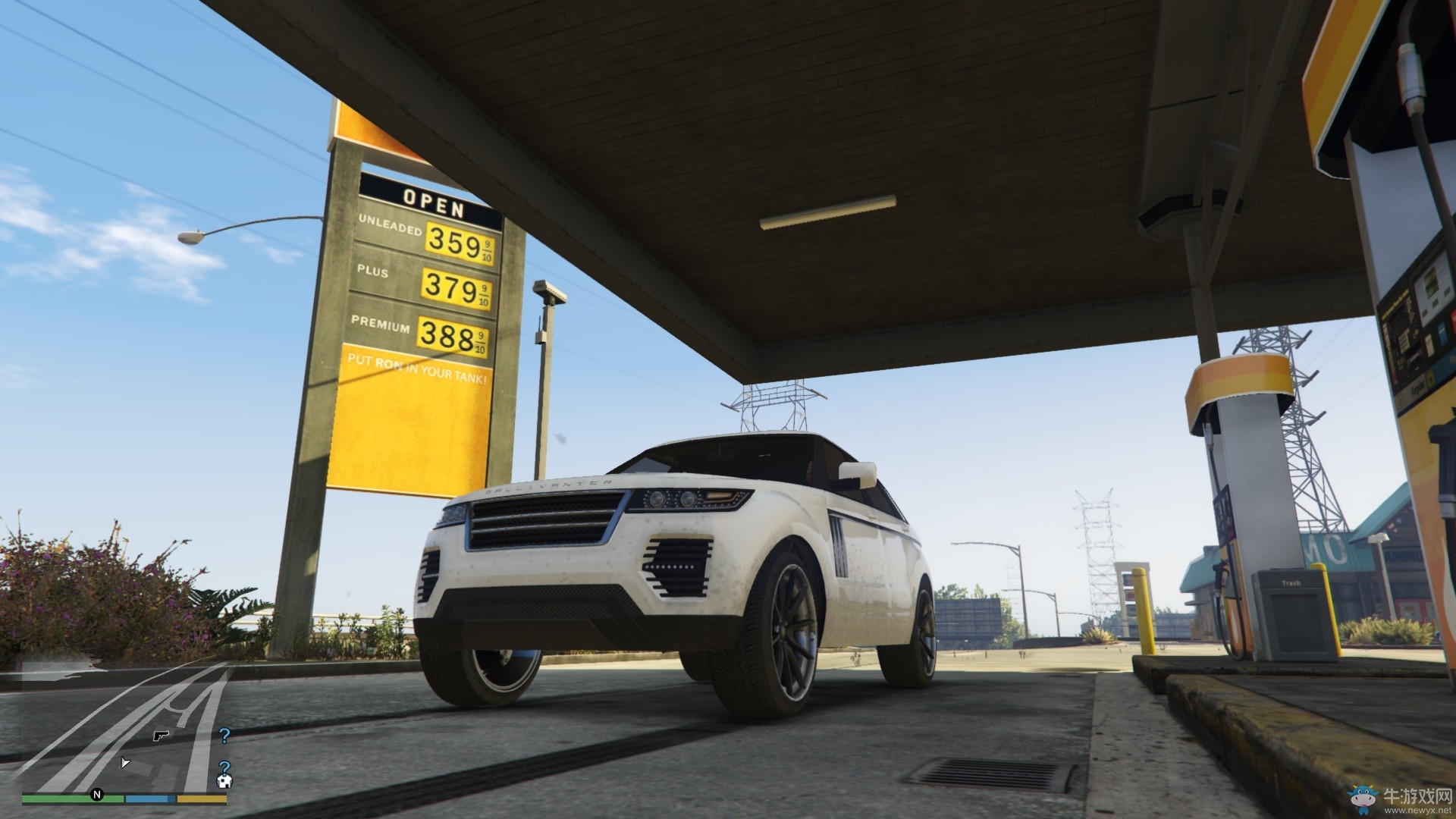Click the north indicator on the minimap
This screenshot has height=819, width=1456.
tap(97, 795)
